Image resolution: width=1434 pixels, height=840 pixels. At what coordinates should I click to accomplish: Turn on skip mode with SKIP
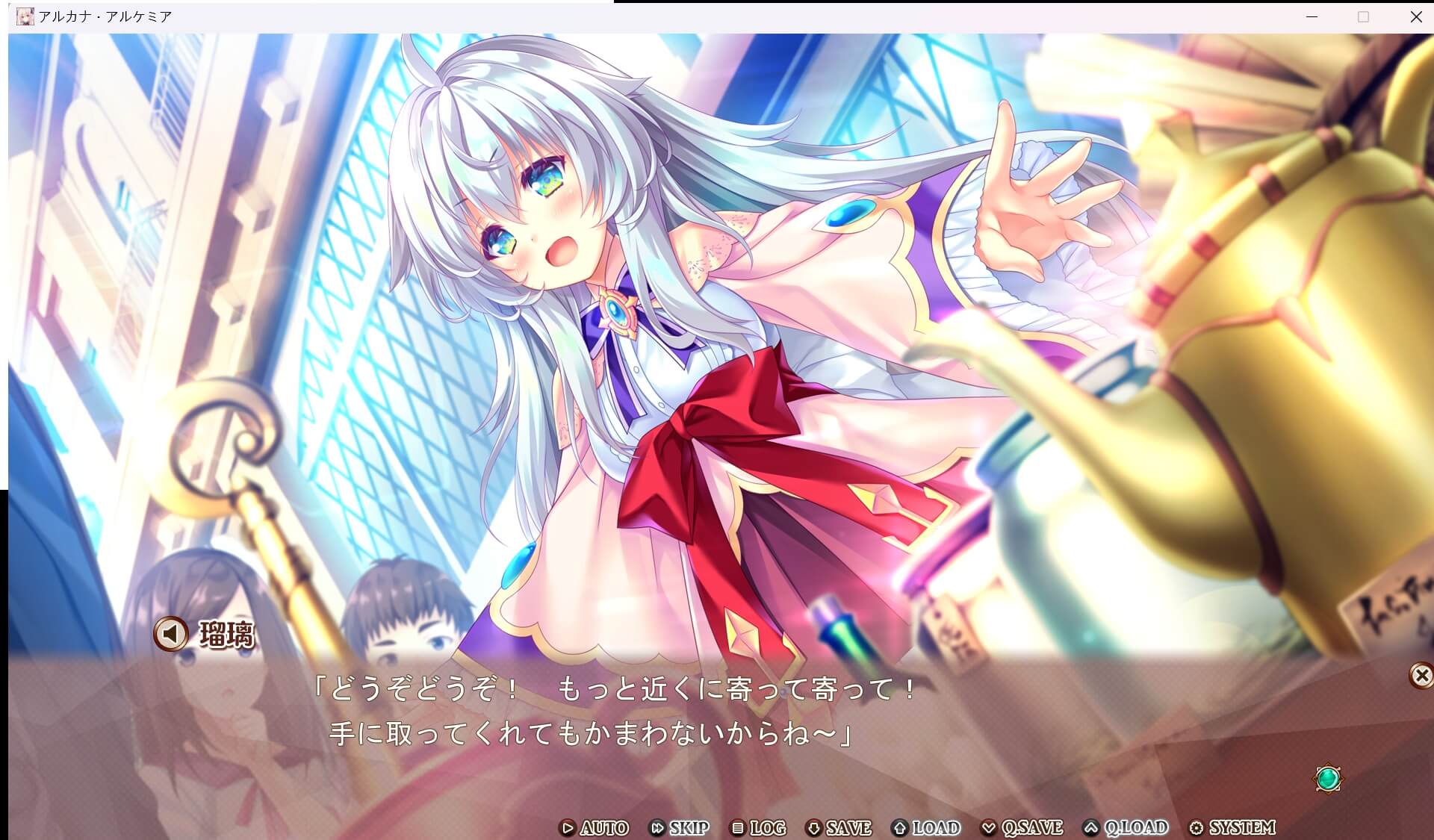click(686, 828)
